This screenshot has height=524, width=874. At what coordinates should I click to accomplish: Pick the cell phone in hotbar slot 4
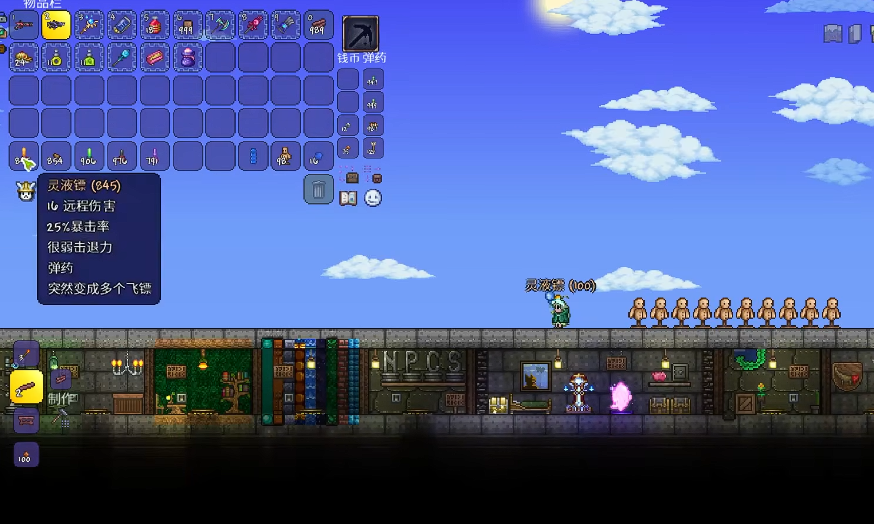[x=122, y=25]
